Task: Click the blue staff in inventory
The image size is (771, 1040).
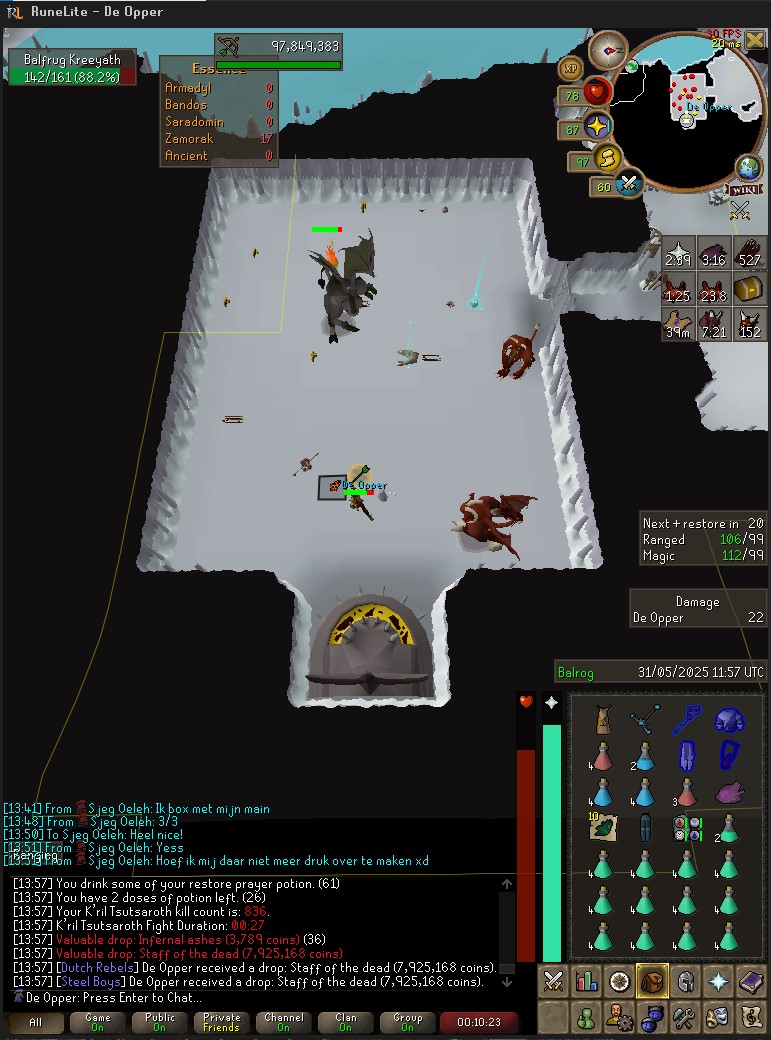Action: pos(687,720)
